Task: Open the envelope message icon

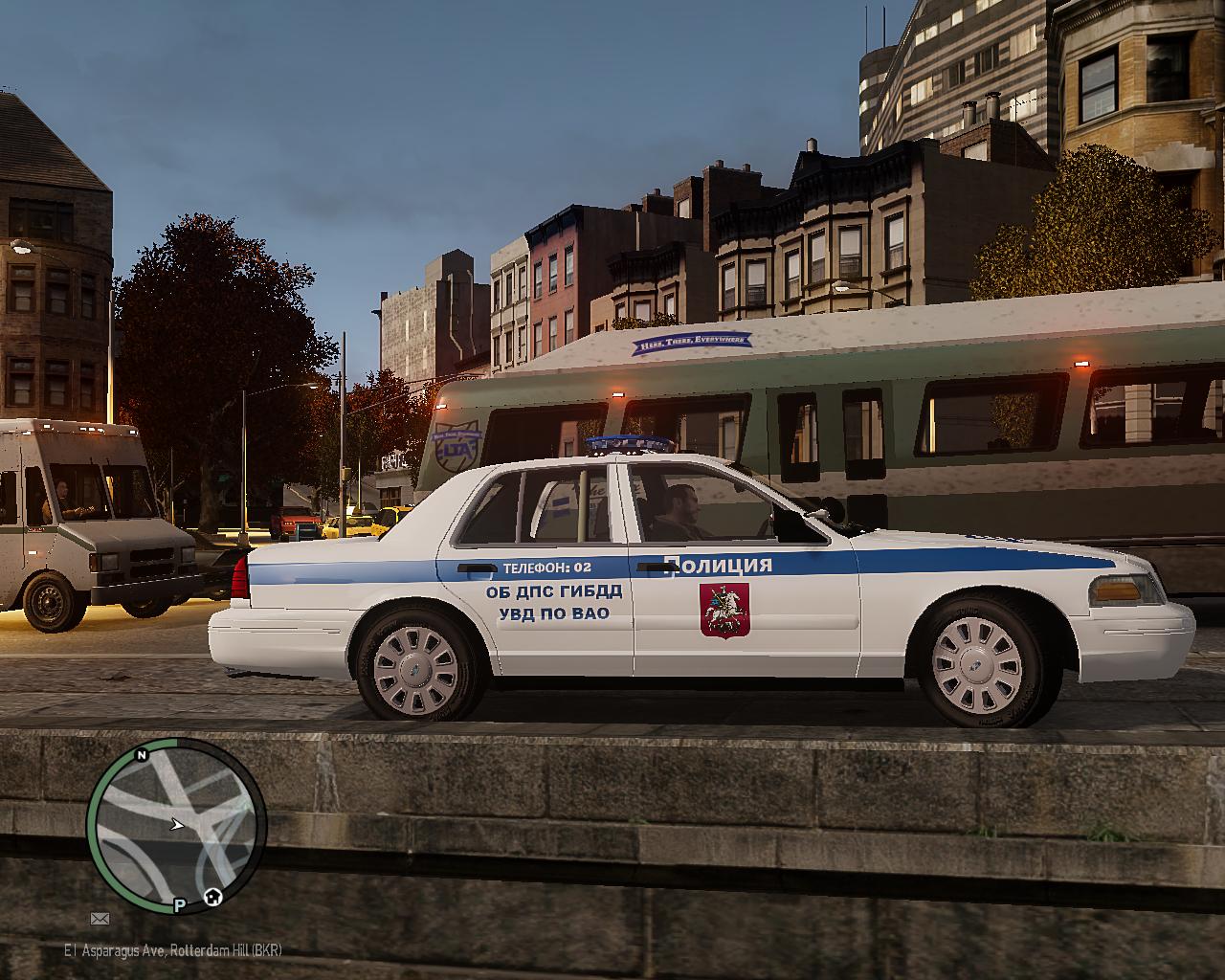Action: tap(100, 919)
